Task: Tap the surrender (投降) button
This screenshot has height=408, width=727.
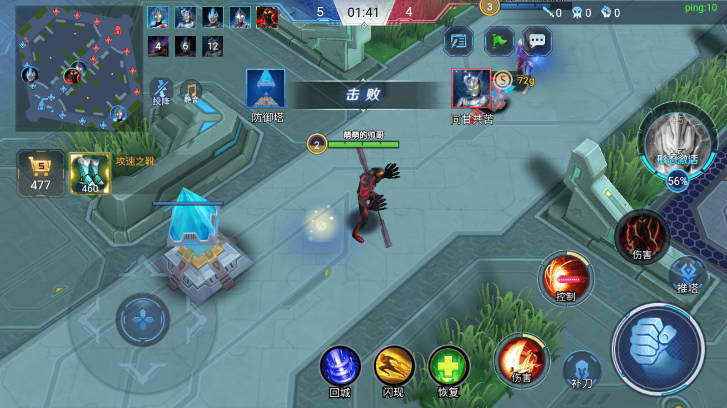Action: 161,90
